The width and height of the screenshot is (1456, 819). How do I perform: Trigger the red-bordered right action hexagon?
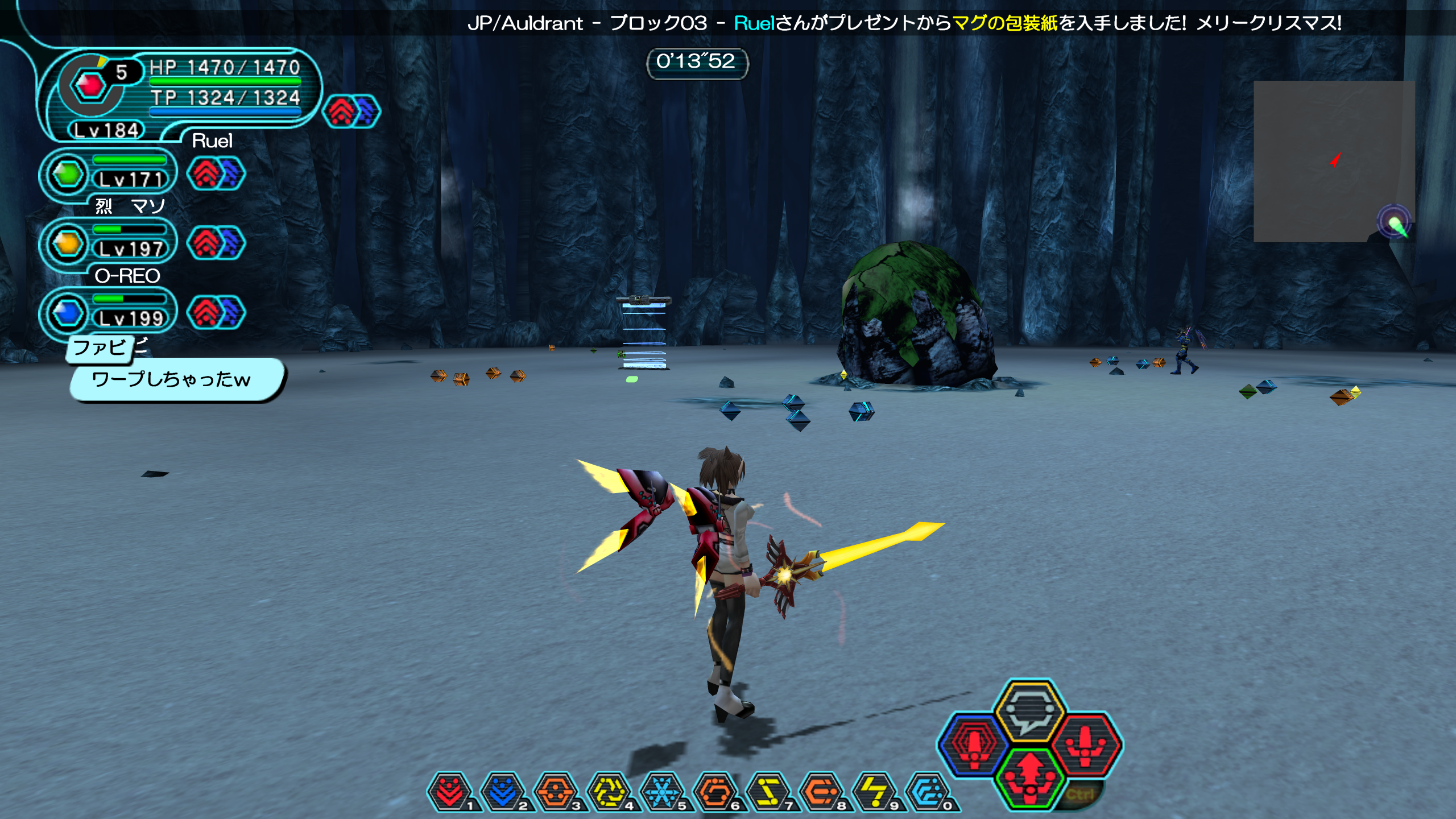click(1086, 744)
